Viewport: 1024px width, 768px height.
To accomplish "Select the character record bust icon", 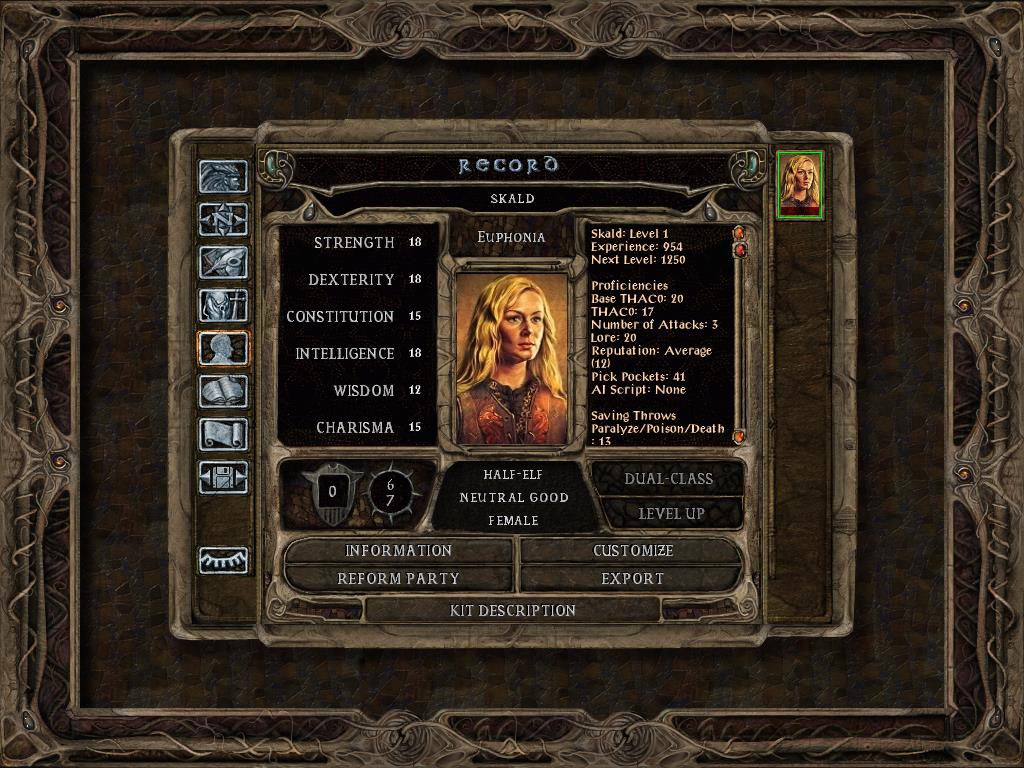I will point(223,348).
